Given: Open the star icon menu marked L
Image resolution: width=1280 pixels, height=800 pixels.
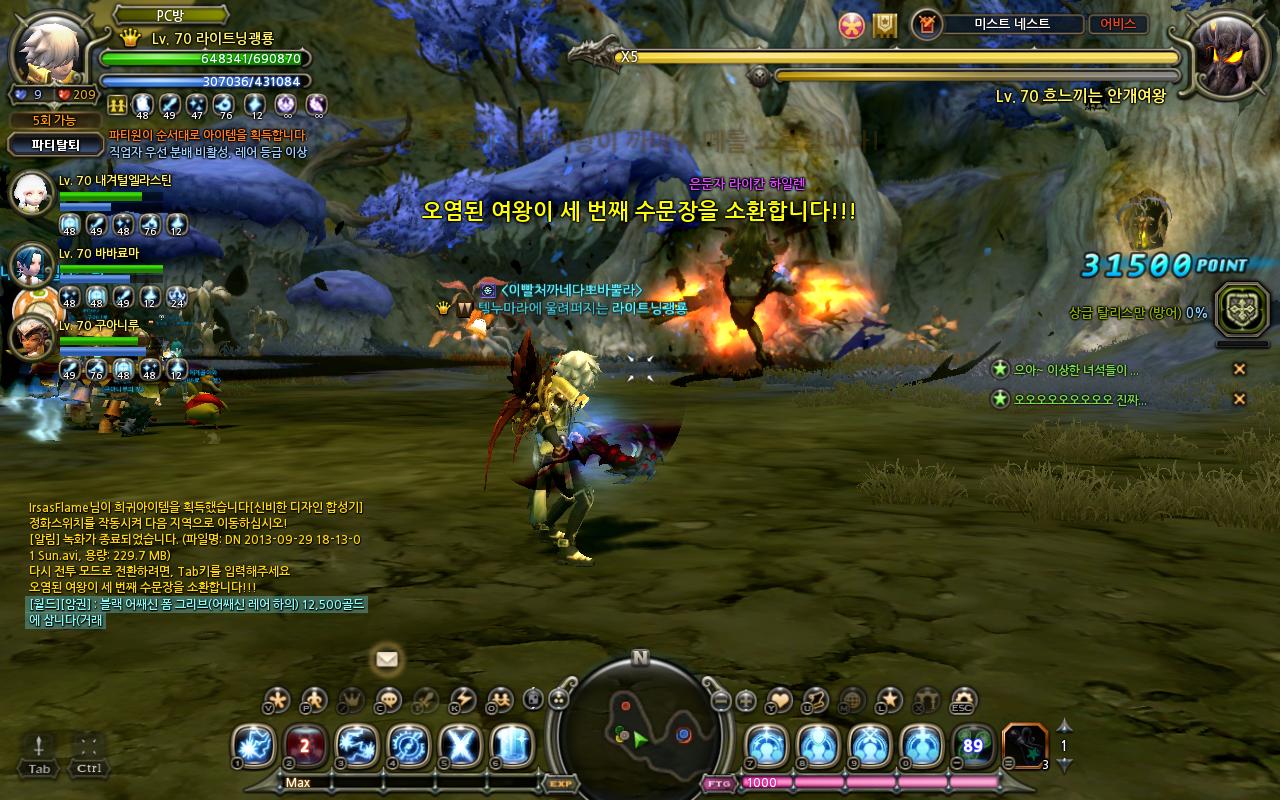Looking at the screenshot, I should coord(888,700).
